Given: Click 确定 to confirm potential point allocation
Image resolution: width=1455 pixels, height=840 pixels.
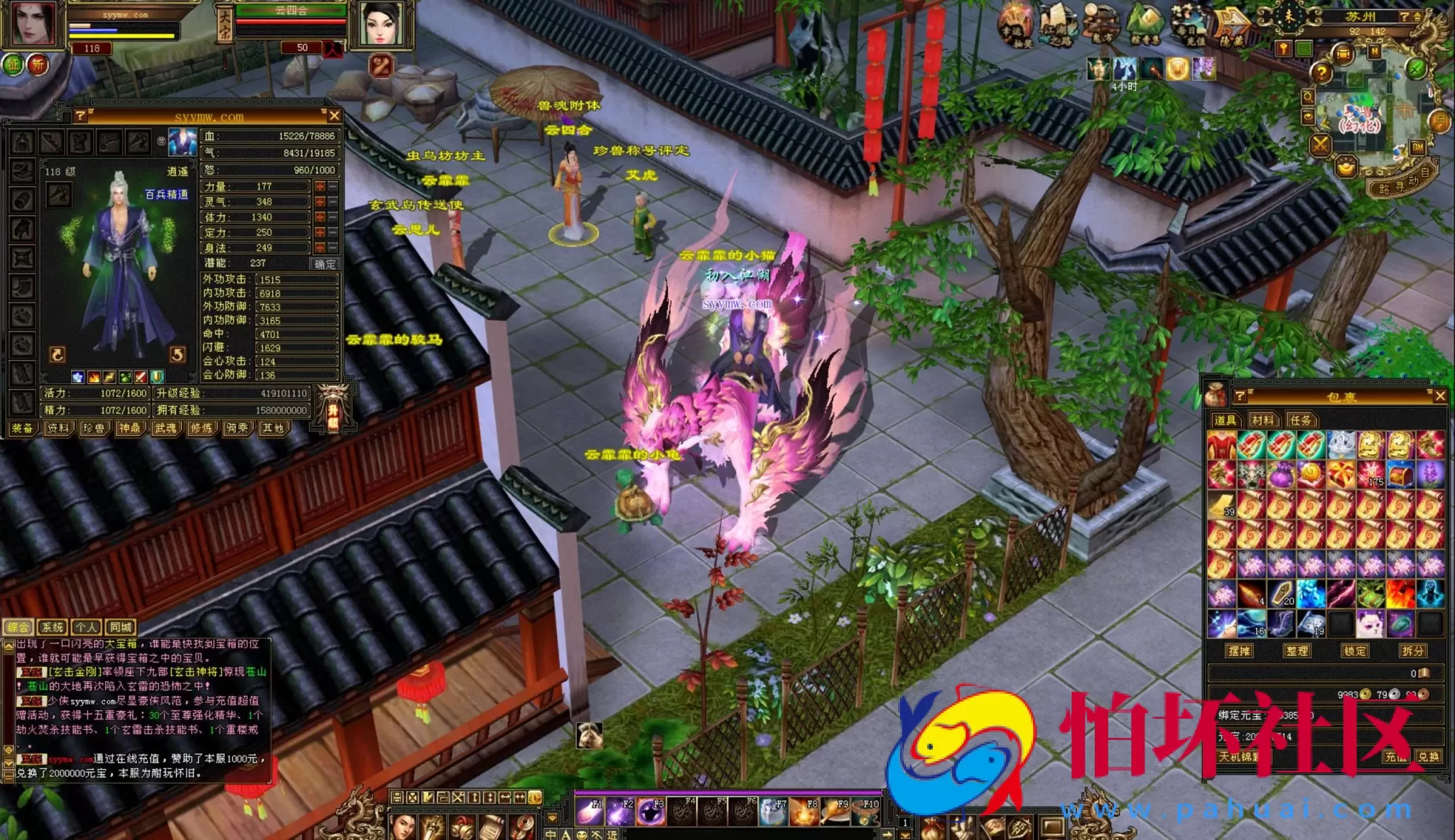Looking at the screenshot, I should pyautogui.click(x=325, y=264).
